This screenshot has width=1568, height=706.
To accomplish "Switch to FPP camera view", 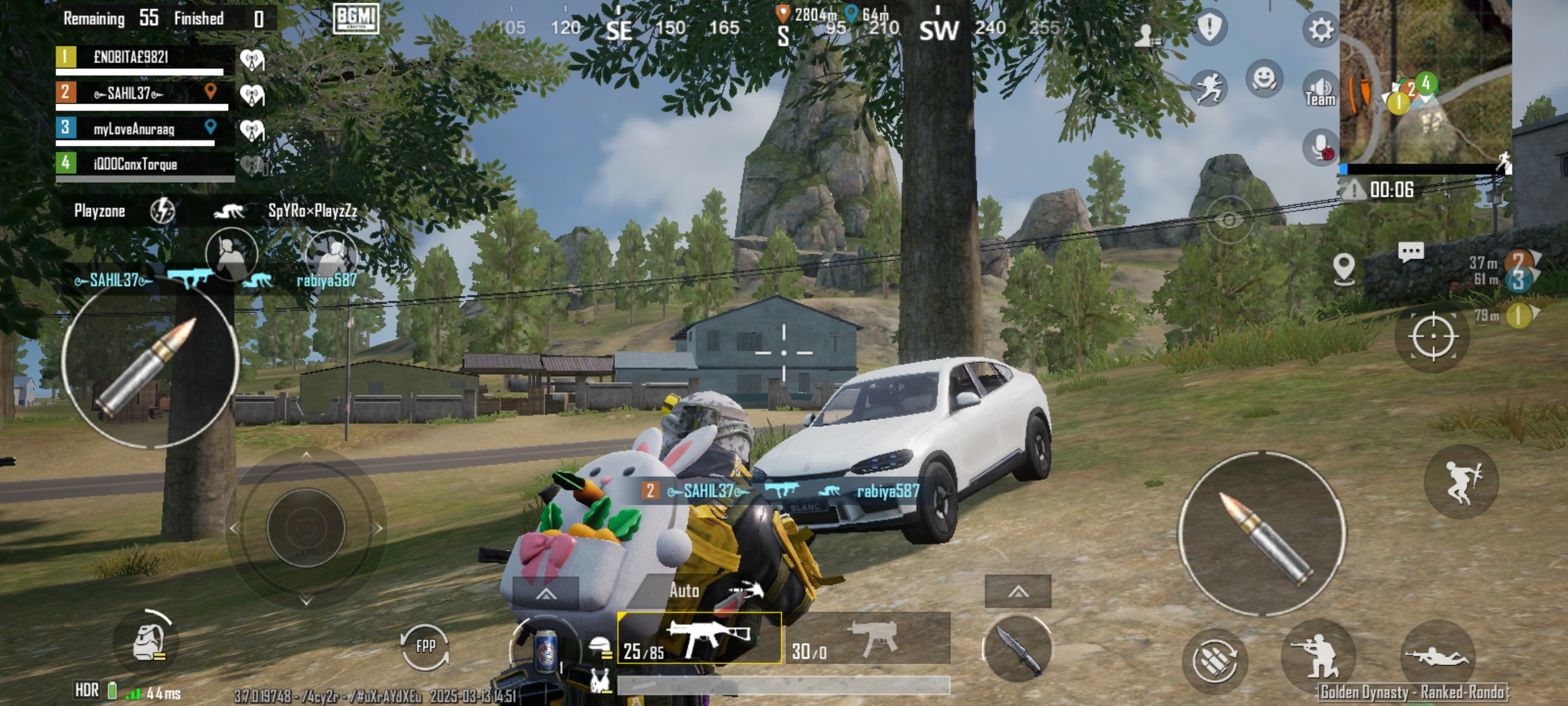I will pos(425,645).
